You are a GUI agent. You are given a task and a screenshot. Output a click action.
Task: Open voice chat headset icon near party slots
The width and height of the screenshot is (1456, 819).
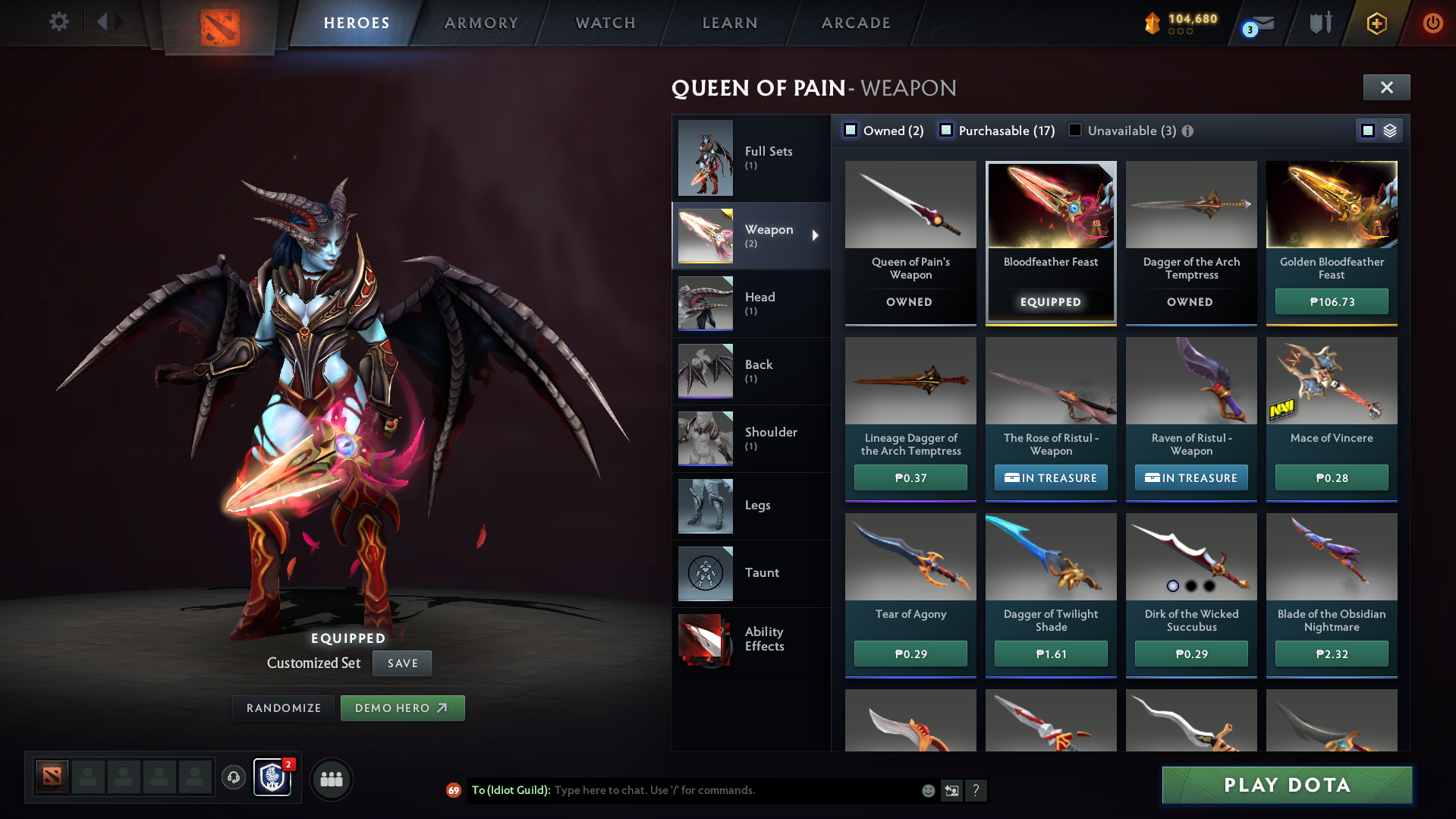point(233,779)
